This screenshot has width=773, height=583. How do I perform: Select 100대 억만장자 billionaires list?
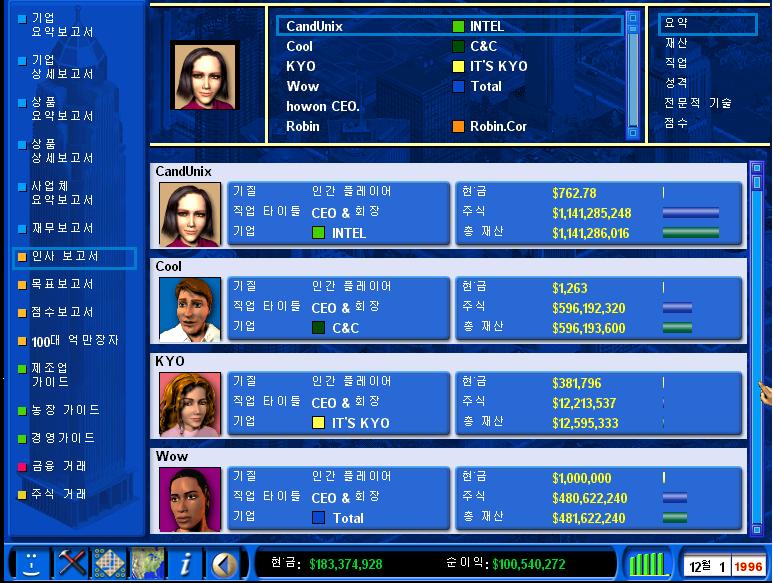[68, 341]
